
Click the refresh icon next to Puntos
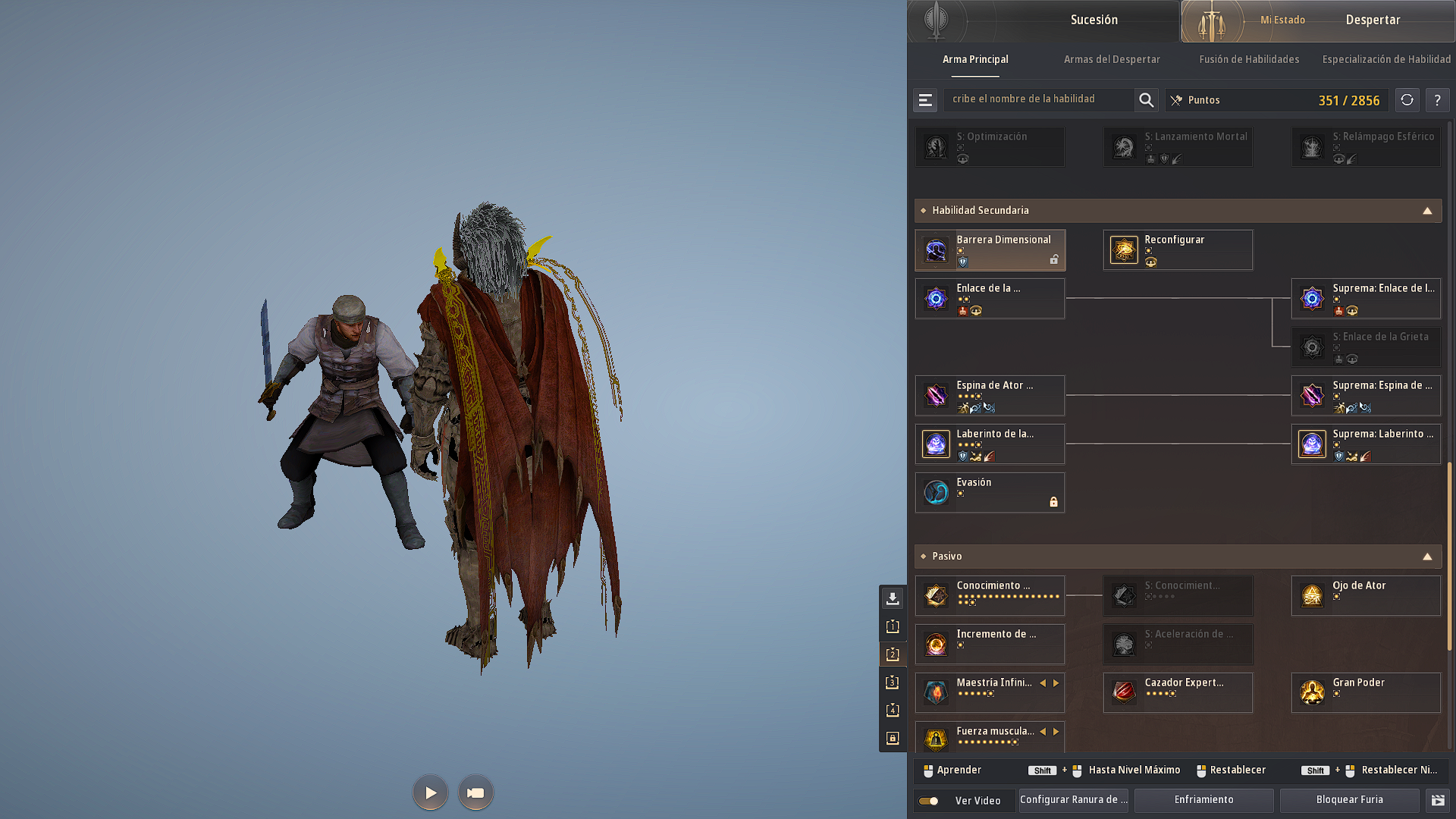pos(1407,99)
